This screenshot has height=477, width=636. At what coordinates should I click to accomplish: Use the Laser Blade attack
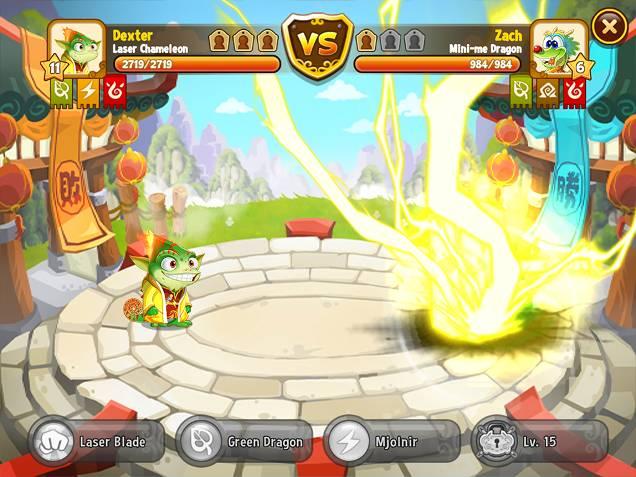coord(97,441)
